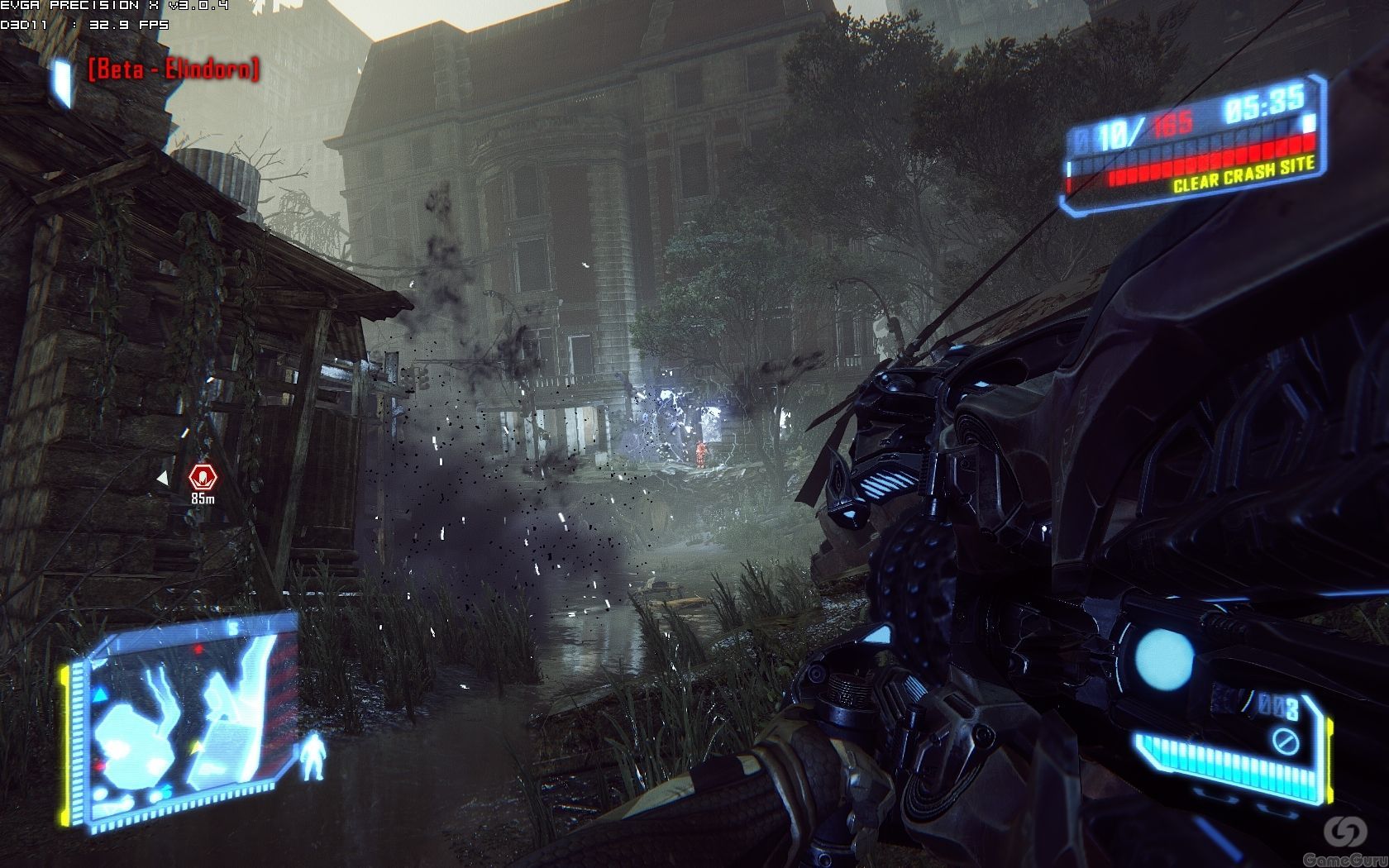Select the red objective waypoint marker

[201, 477]
